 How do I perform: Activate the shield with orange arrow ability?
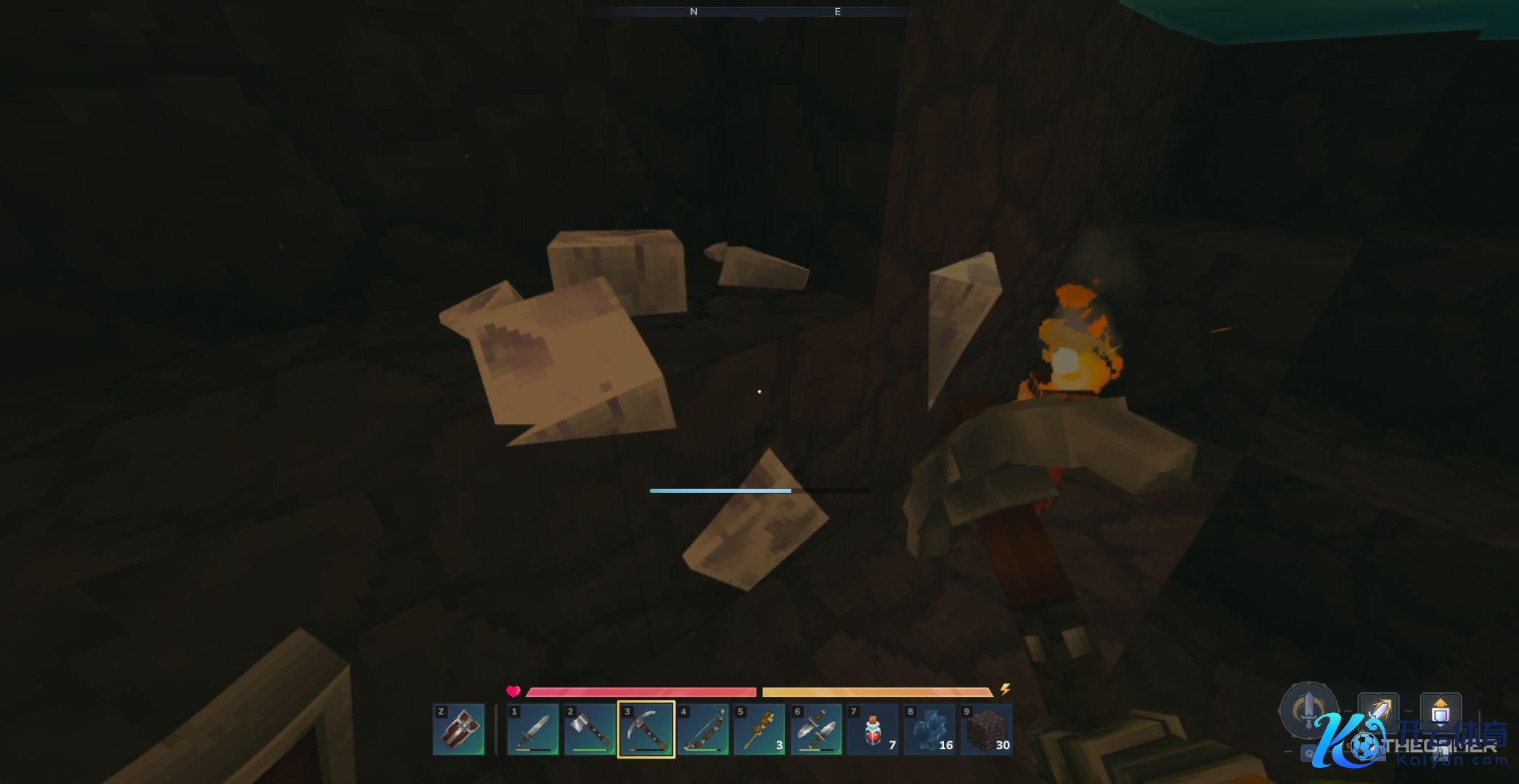[1440, 711]
